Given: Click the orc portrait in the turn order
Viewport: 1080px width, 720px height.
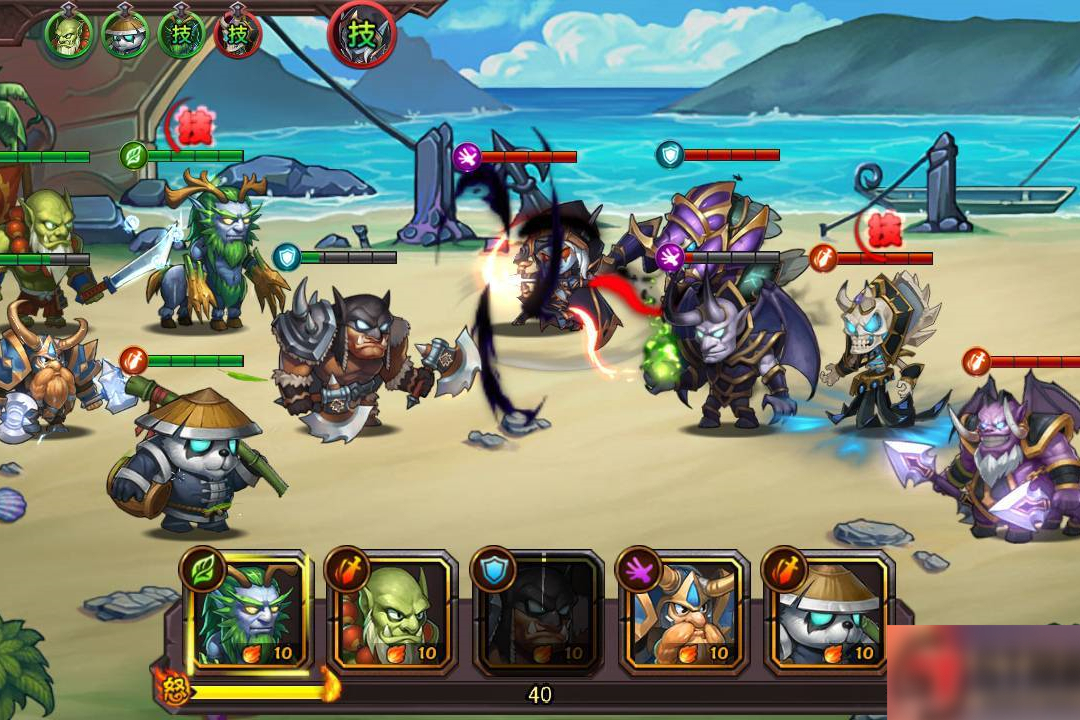Looking at the screenshot, I should click(x=69, y=35).
